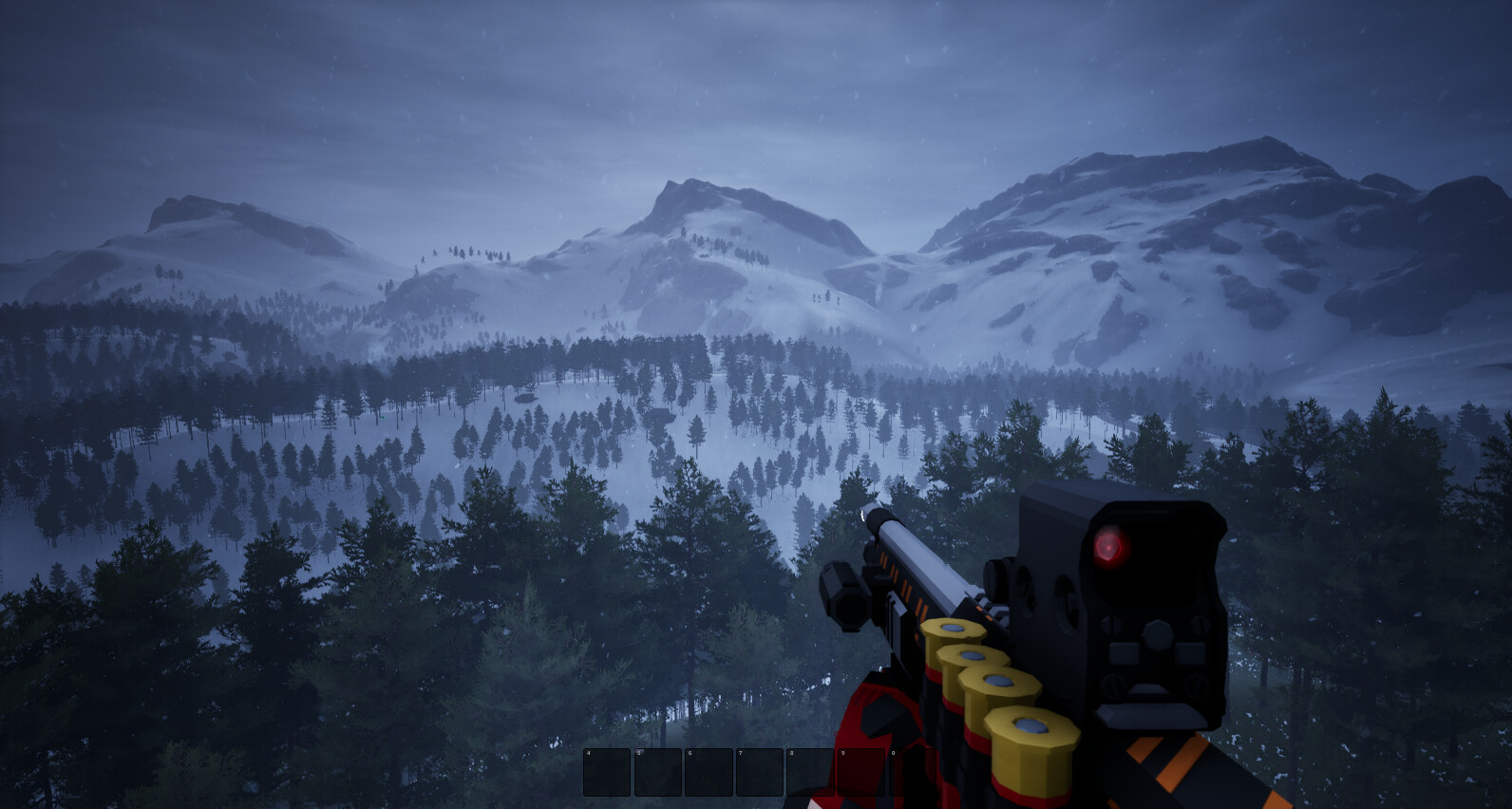Viewport: 1512px width, 809px height.
Task: Click hotbar slot number 6
Action: (709, 772)
